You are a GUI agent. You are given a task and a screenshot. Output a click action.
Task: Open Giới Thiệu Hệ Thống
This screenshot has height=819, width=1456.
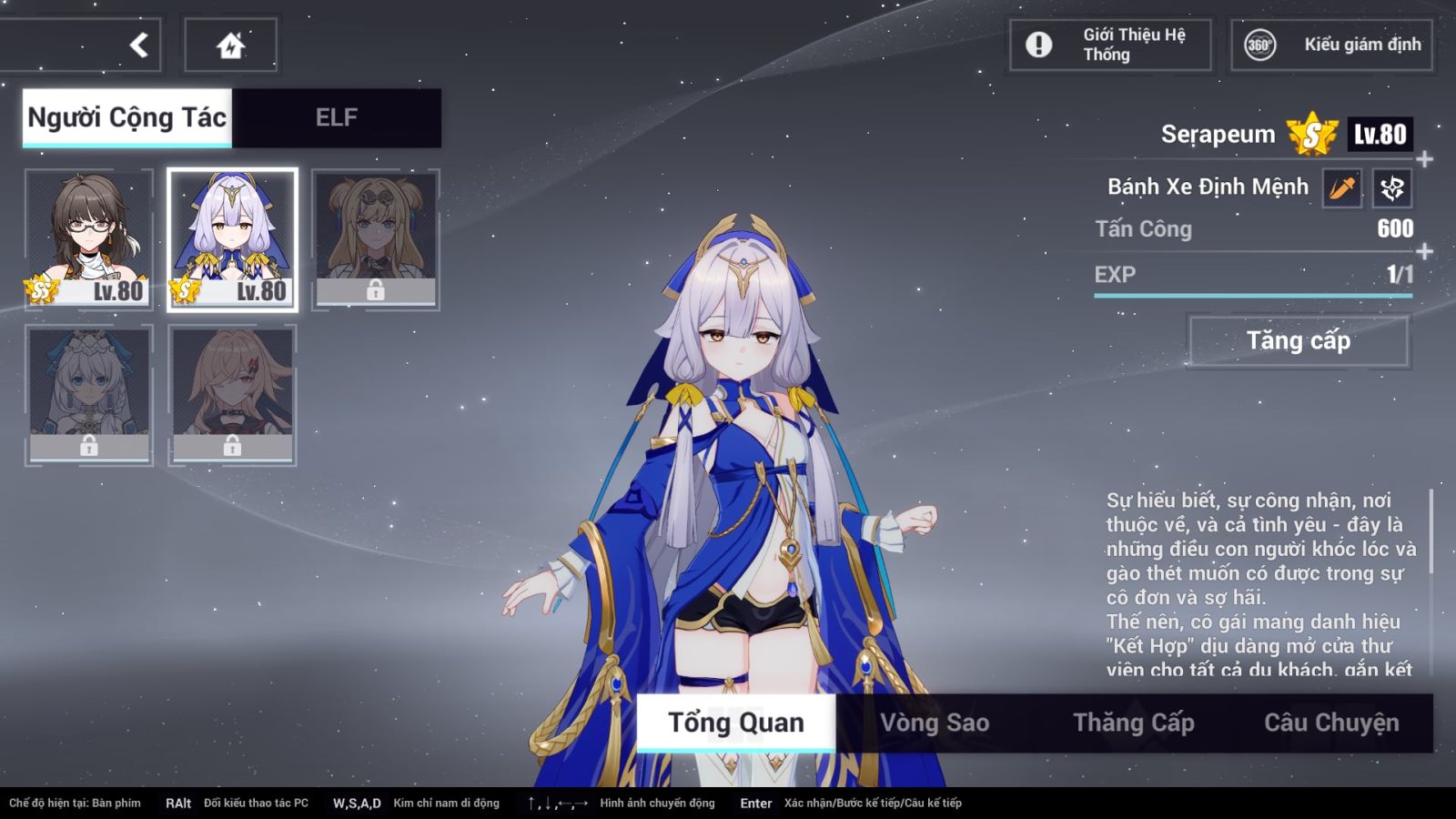click(1108, 43)
